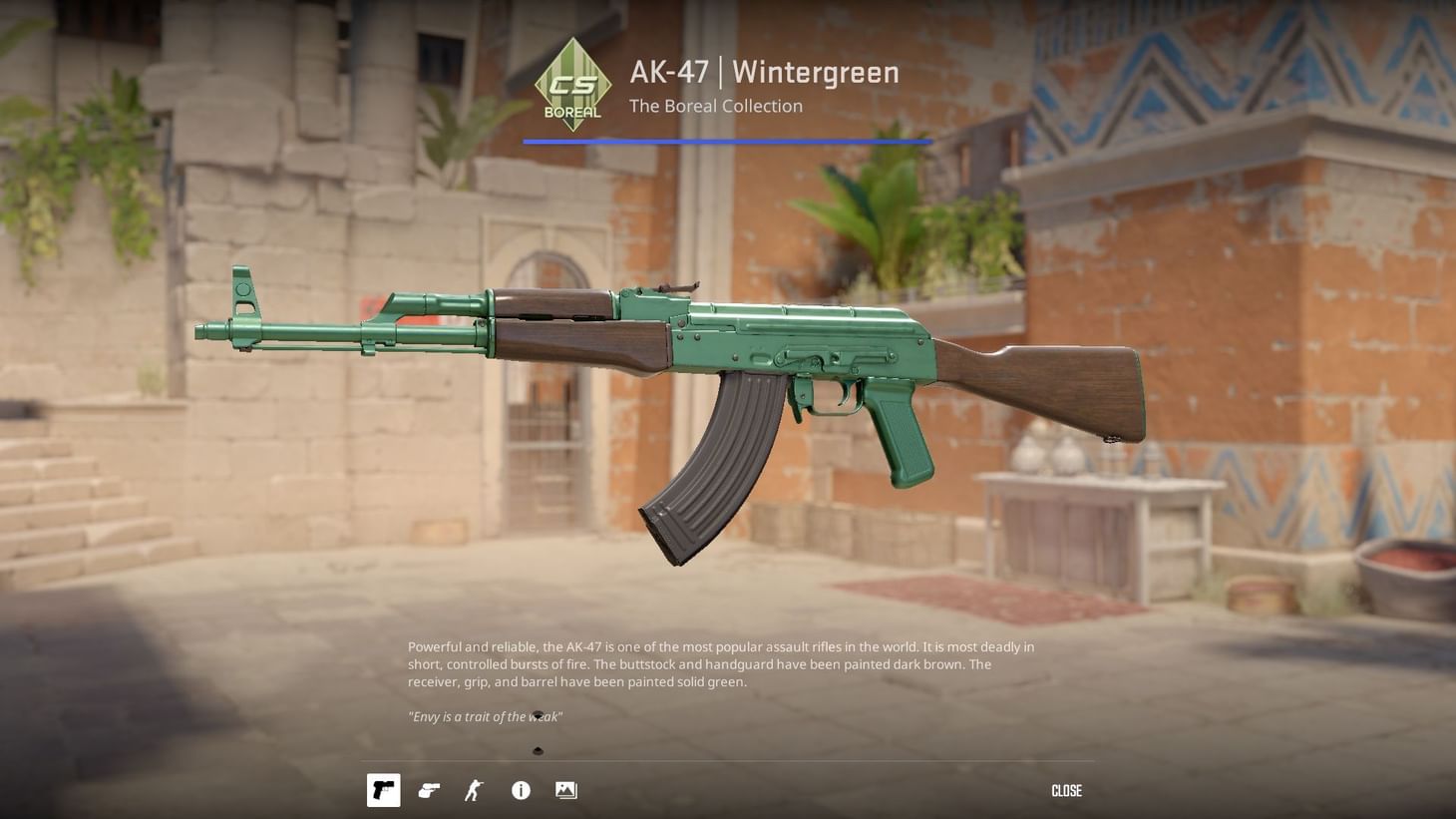
Task: Open the character model preview icon
Action: (474, 790)
